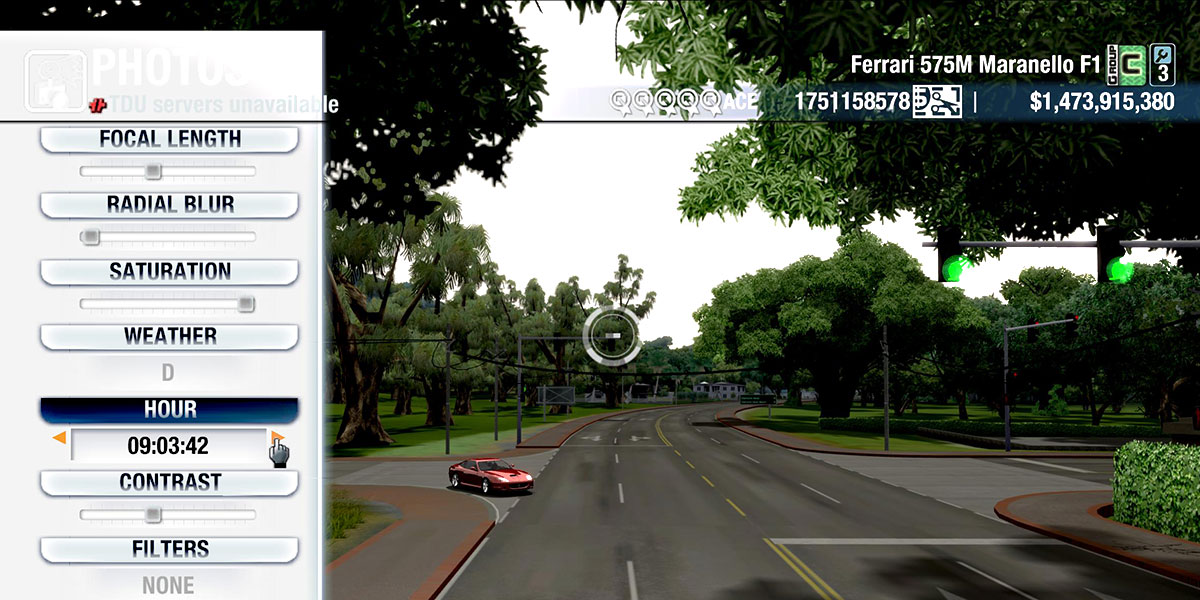Decrease the hour with left arrow
This screenshot has width=1200, height=600.
(59, 438)
